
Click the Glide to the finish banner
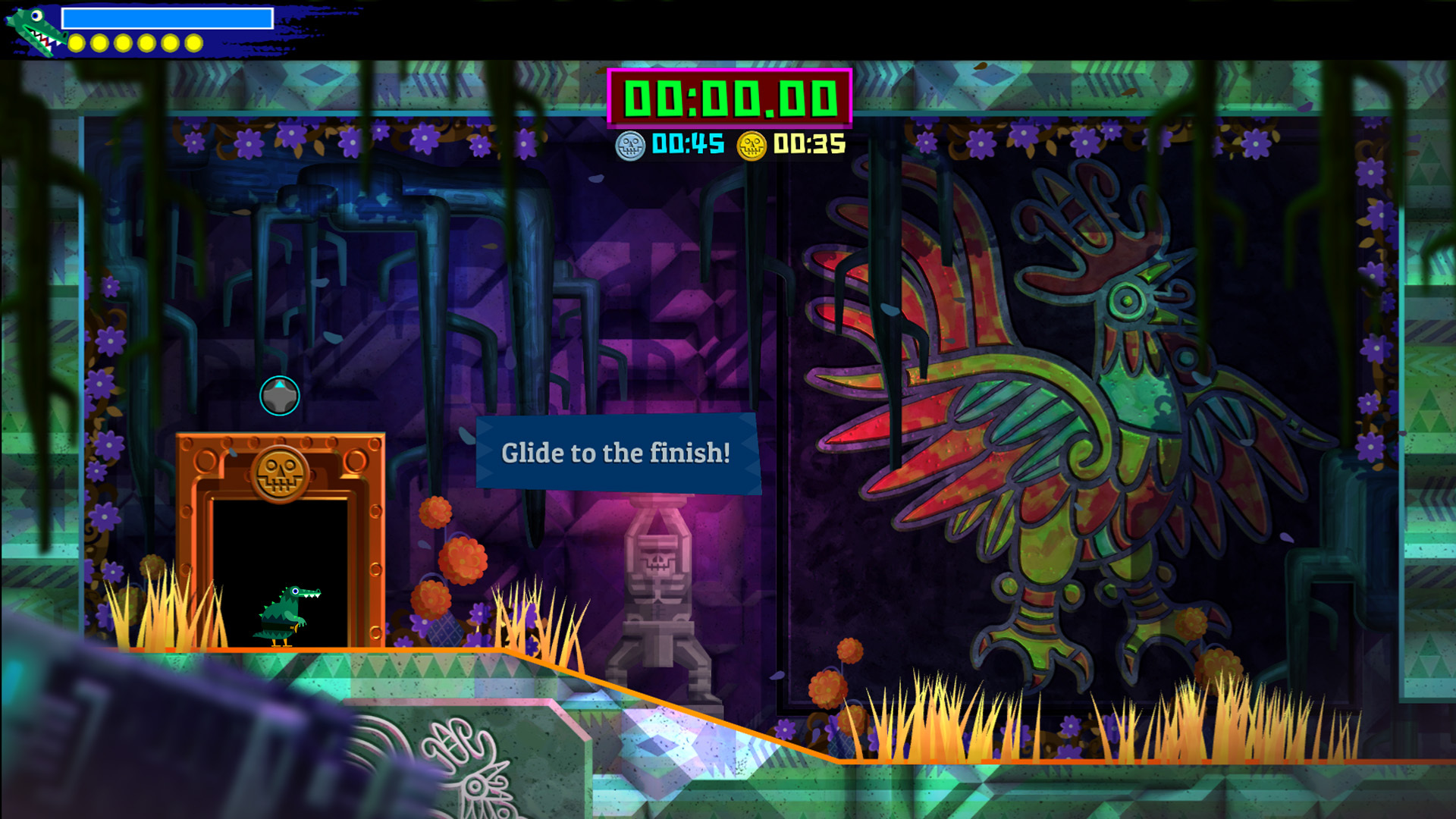pos(614,453)
